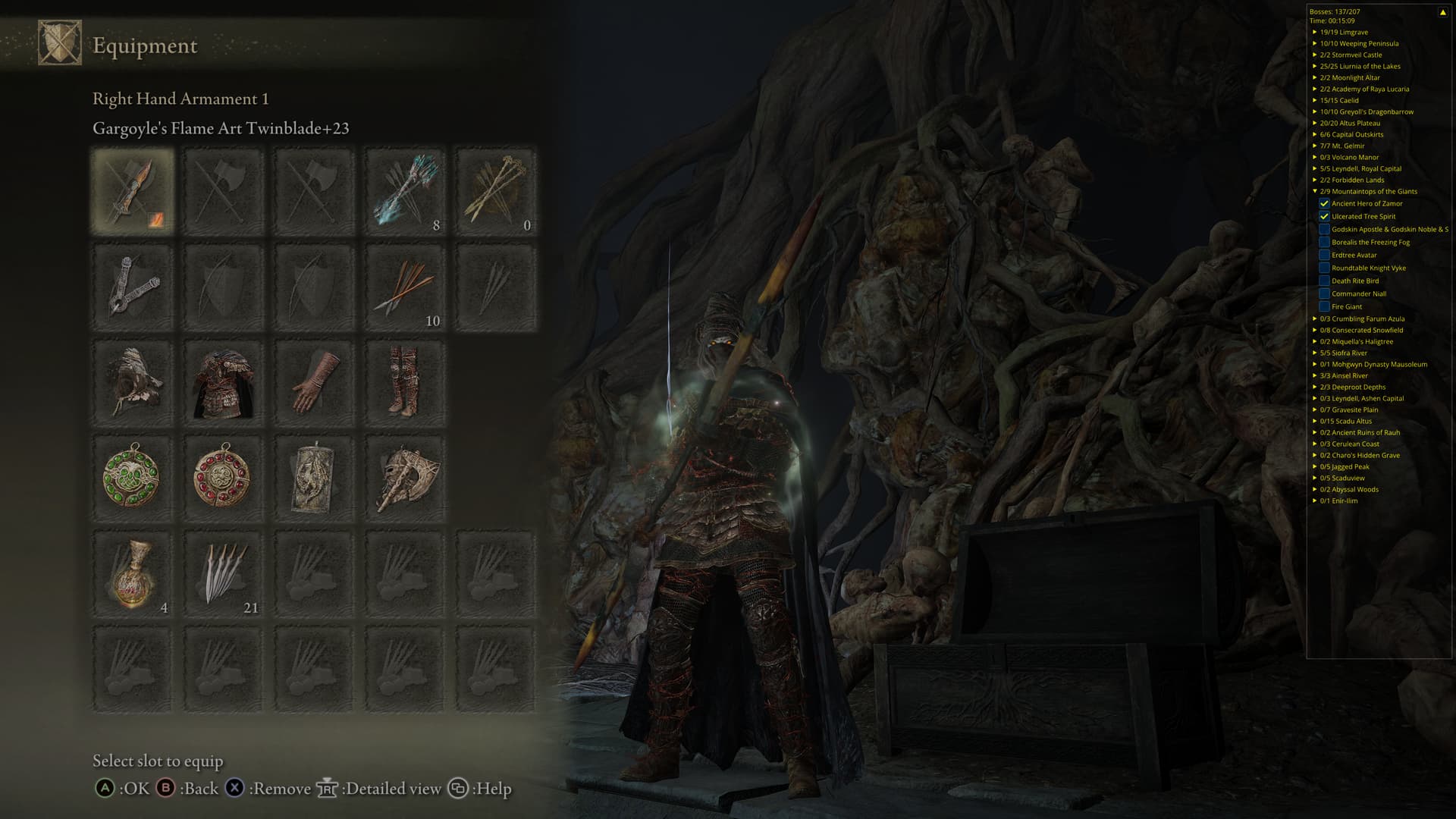This screenshot has width=1456, height=819.
Task: Select the horned helm talisman slot
Action: 405,478
